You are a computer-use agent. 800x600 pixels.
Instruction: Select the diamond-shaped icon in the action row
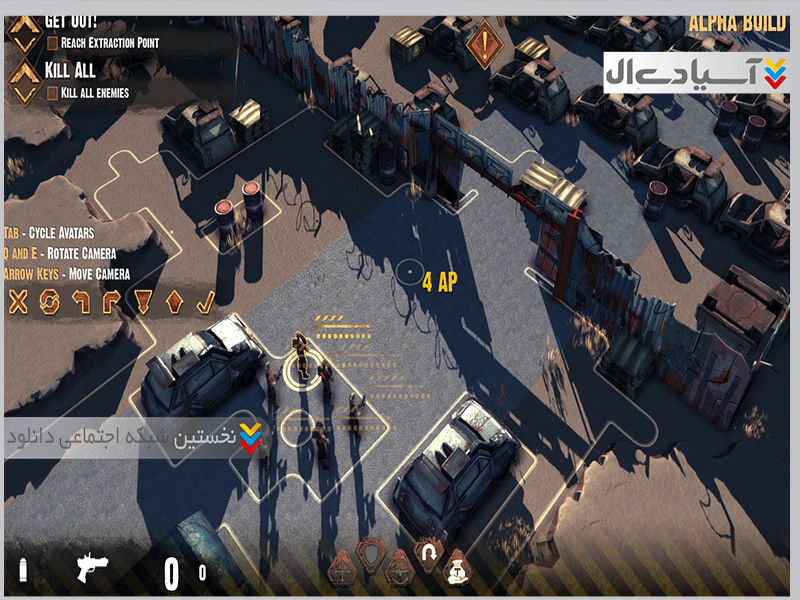tap(174, 301)
